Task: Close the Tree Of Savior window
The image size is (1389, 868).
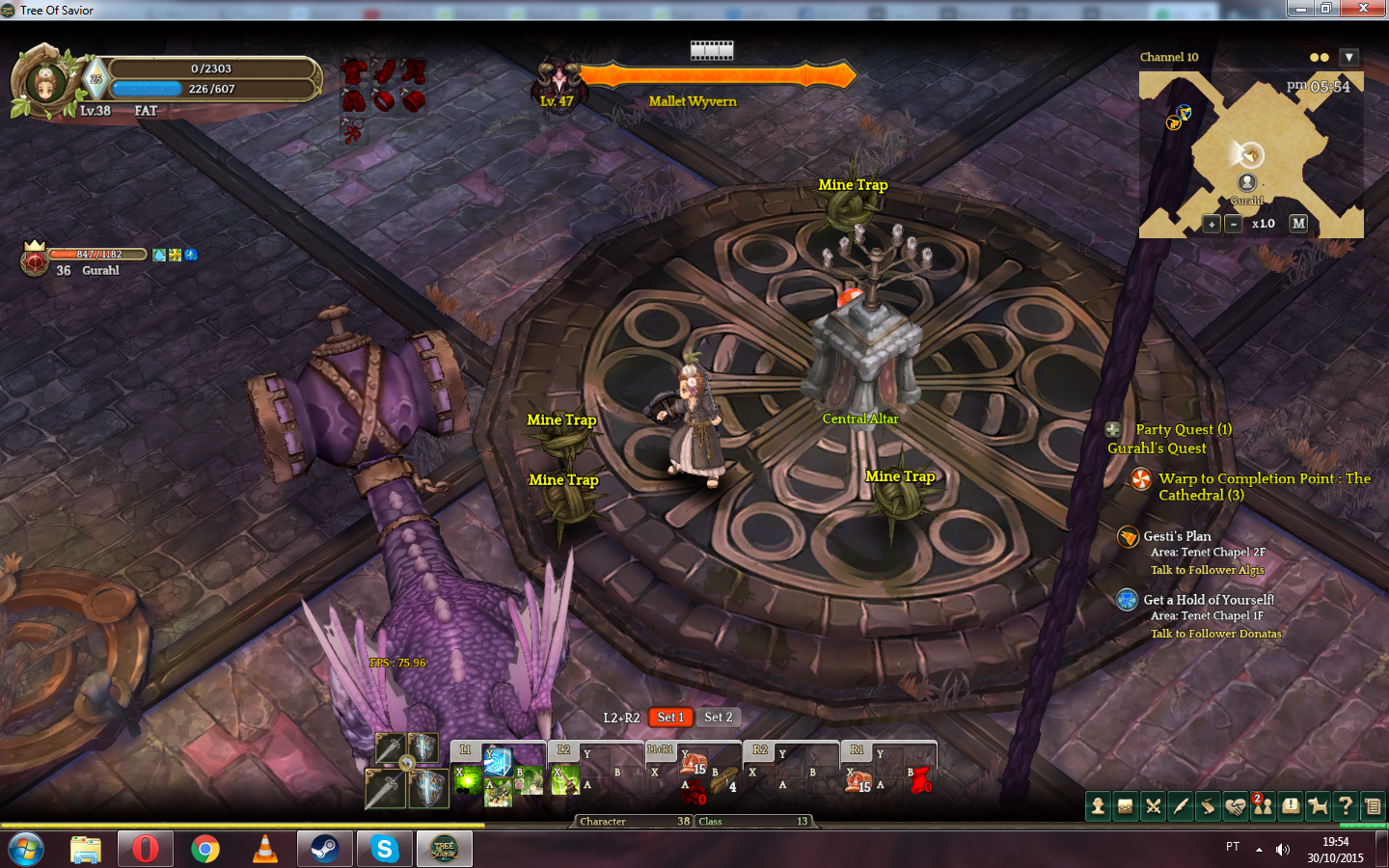Action: [1362, 9]
